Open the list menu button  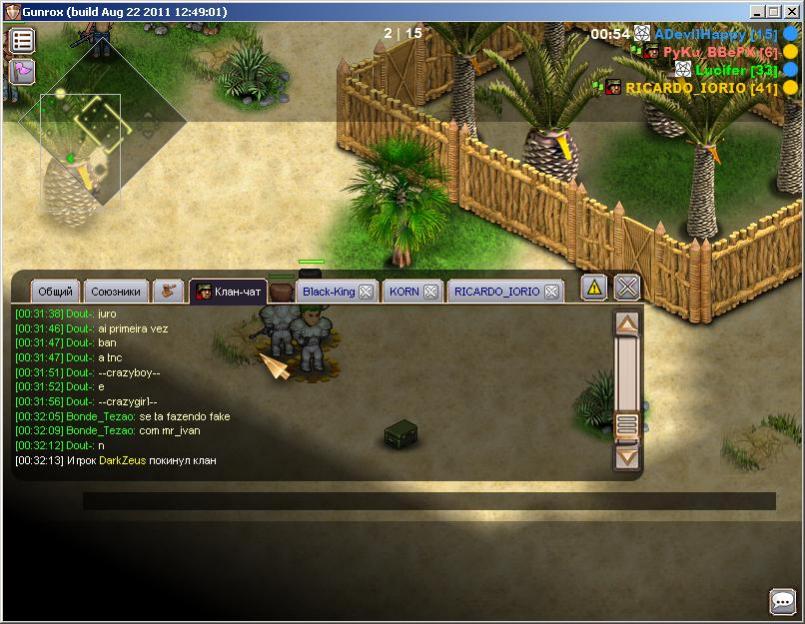pyautogui.click(x=22, y=41)
